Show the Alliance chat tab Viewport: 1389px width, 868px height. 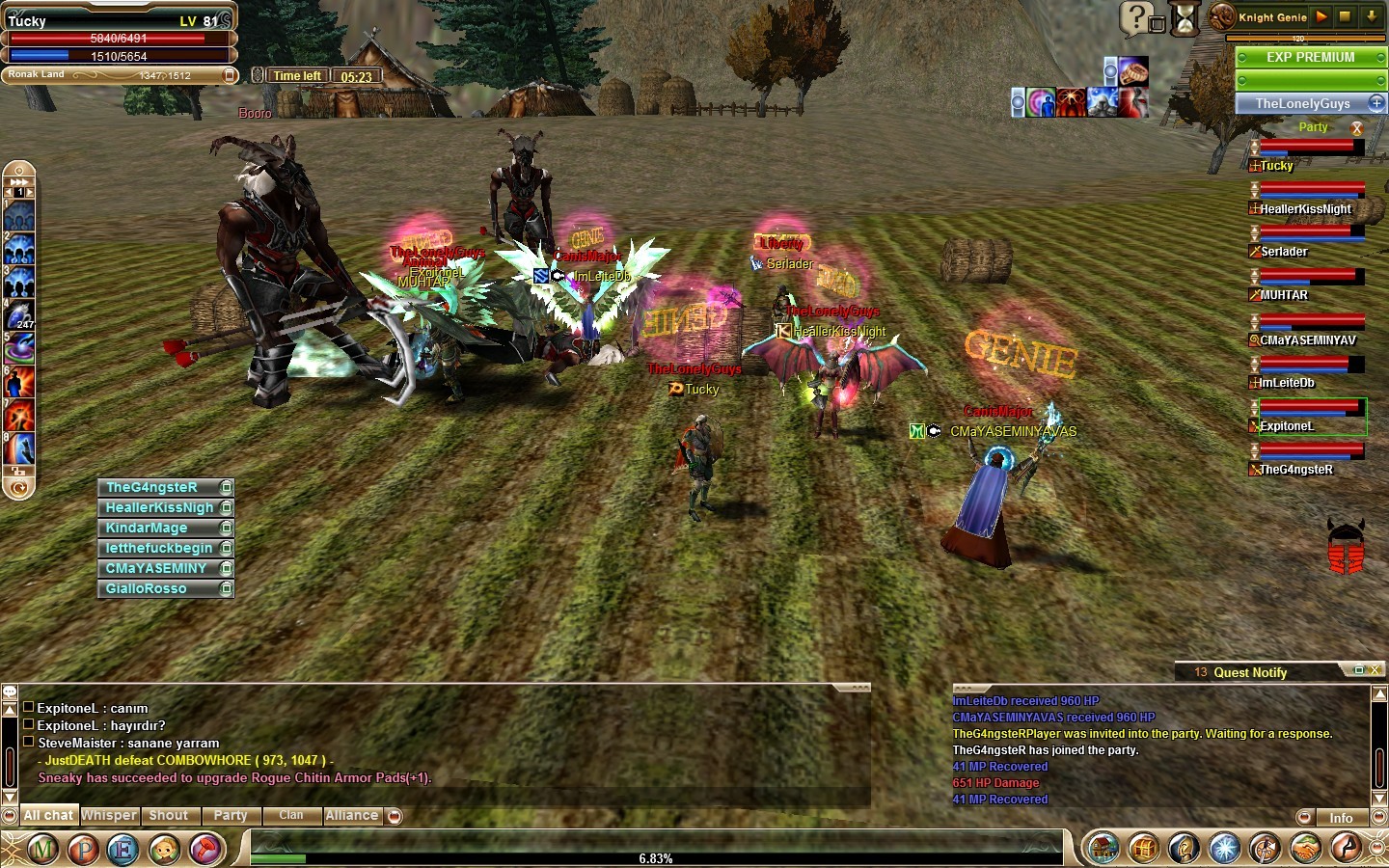352,816
